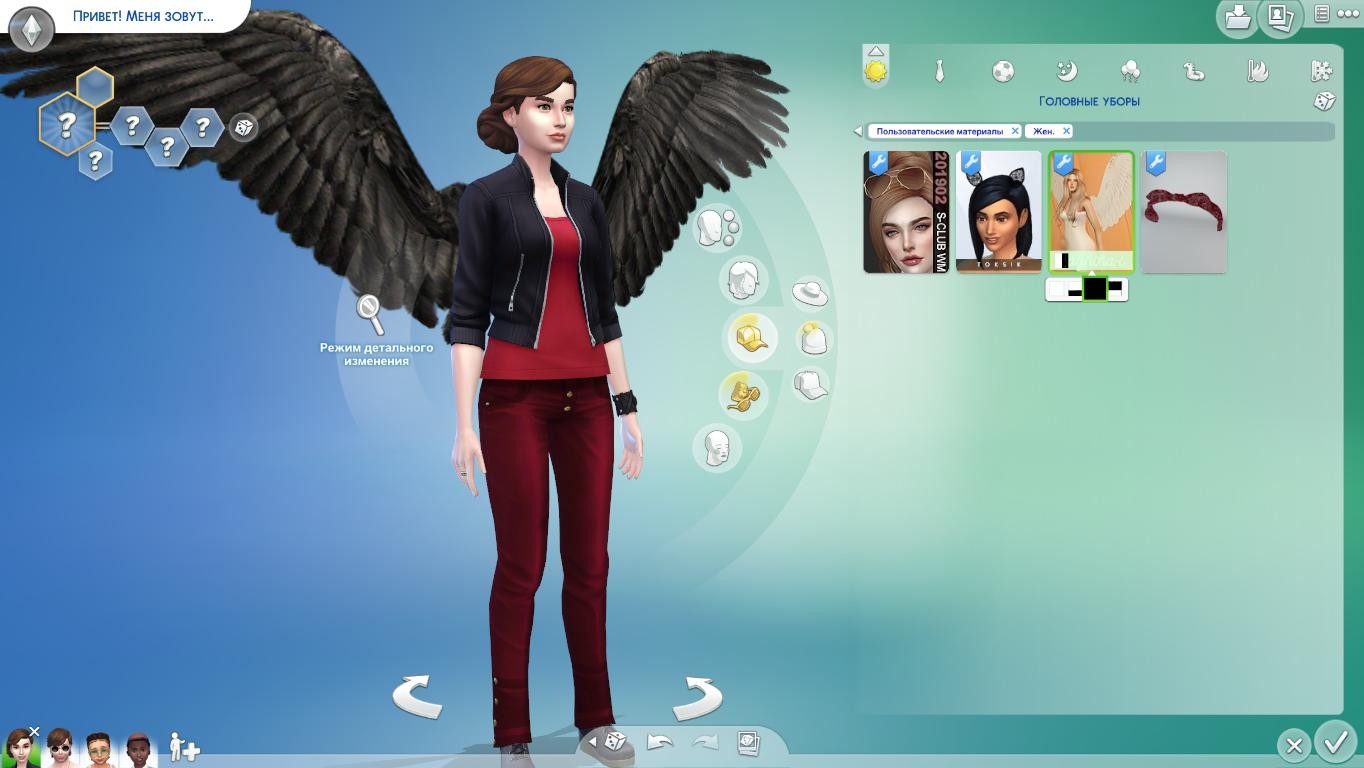Remove the "Жен." filter tag
Viewport: 1364px width, 768px height.
point(1066,131)
